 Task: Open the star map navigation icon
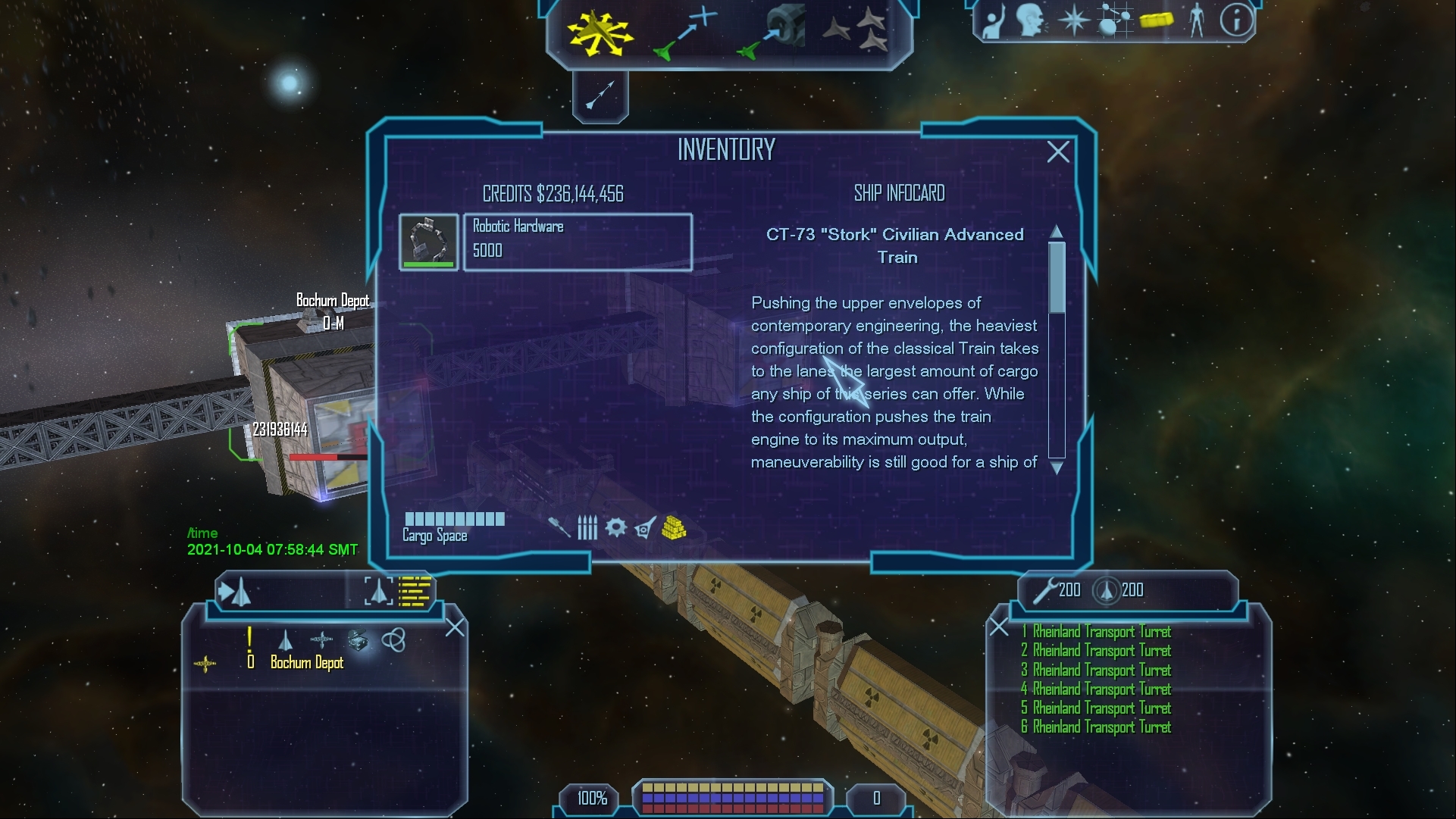click(x=1115, y=20)
